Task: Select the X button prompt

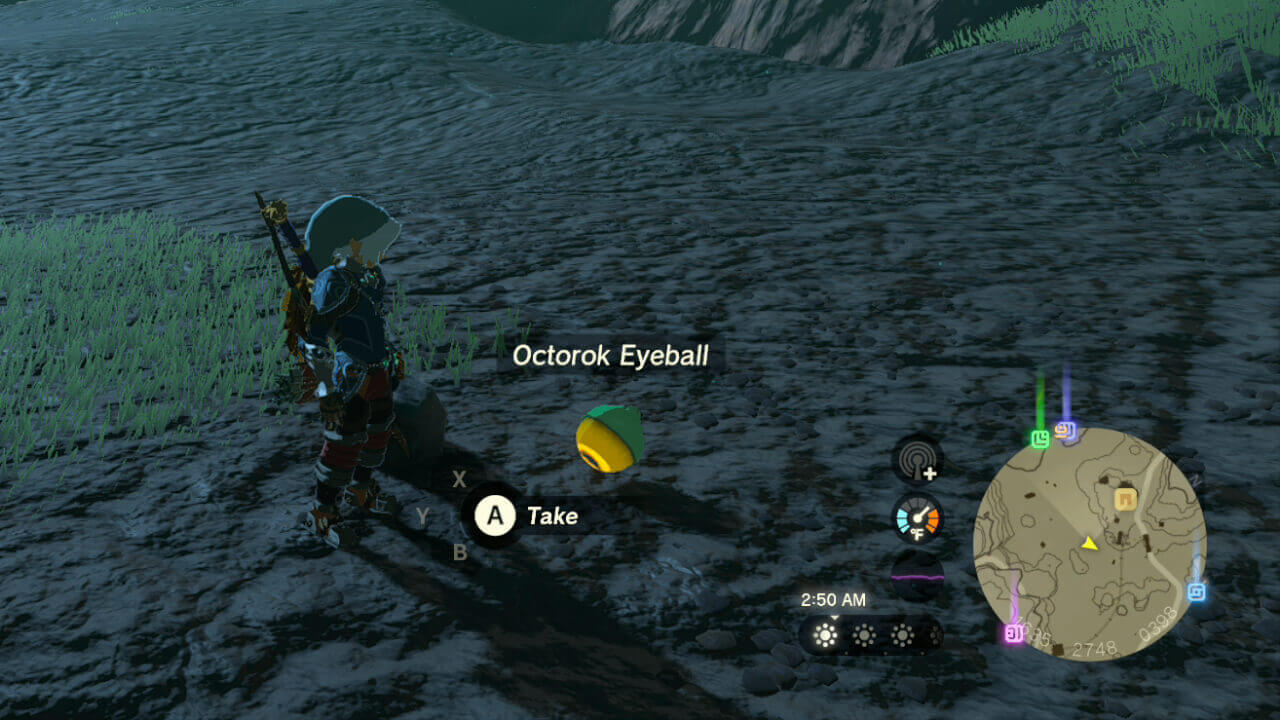Action: click(x=459, y=480)
